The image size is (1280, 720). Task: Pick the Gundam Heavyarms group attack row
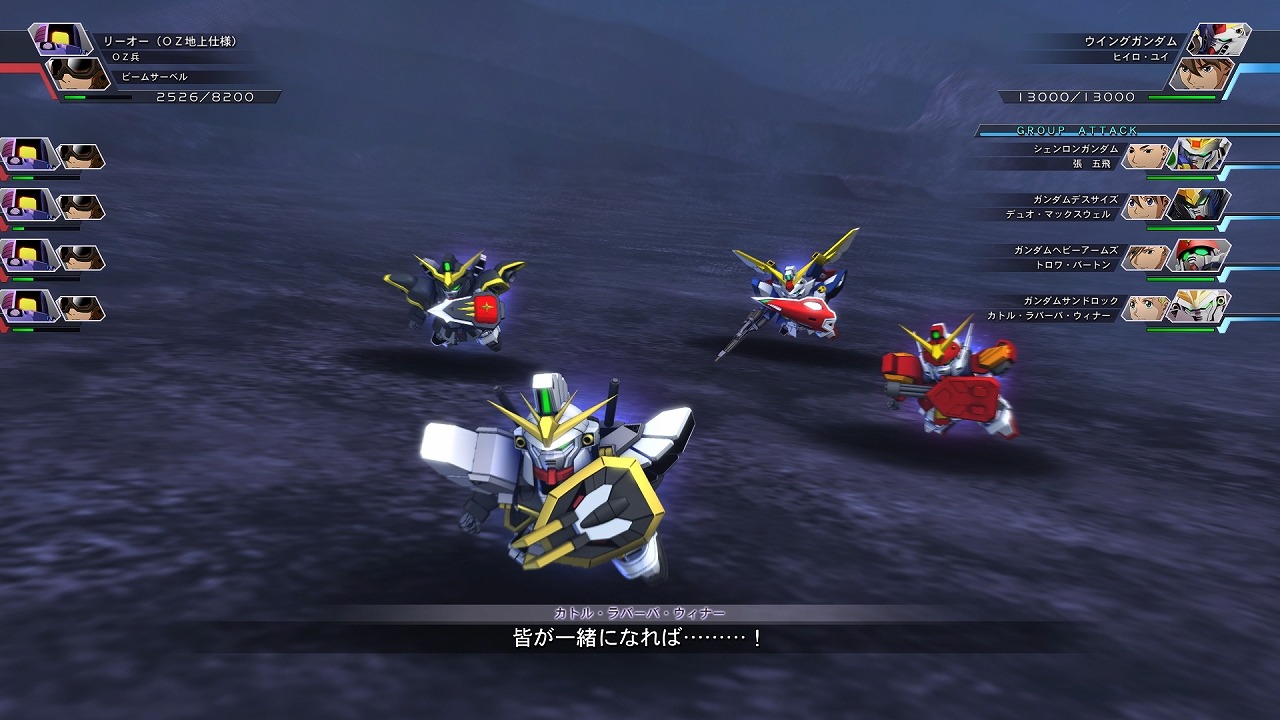1100,257
